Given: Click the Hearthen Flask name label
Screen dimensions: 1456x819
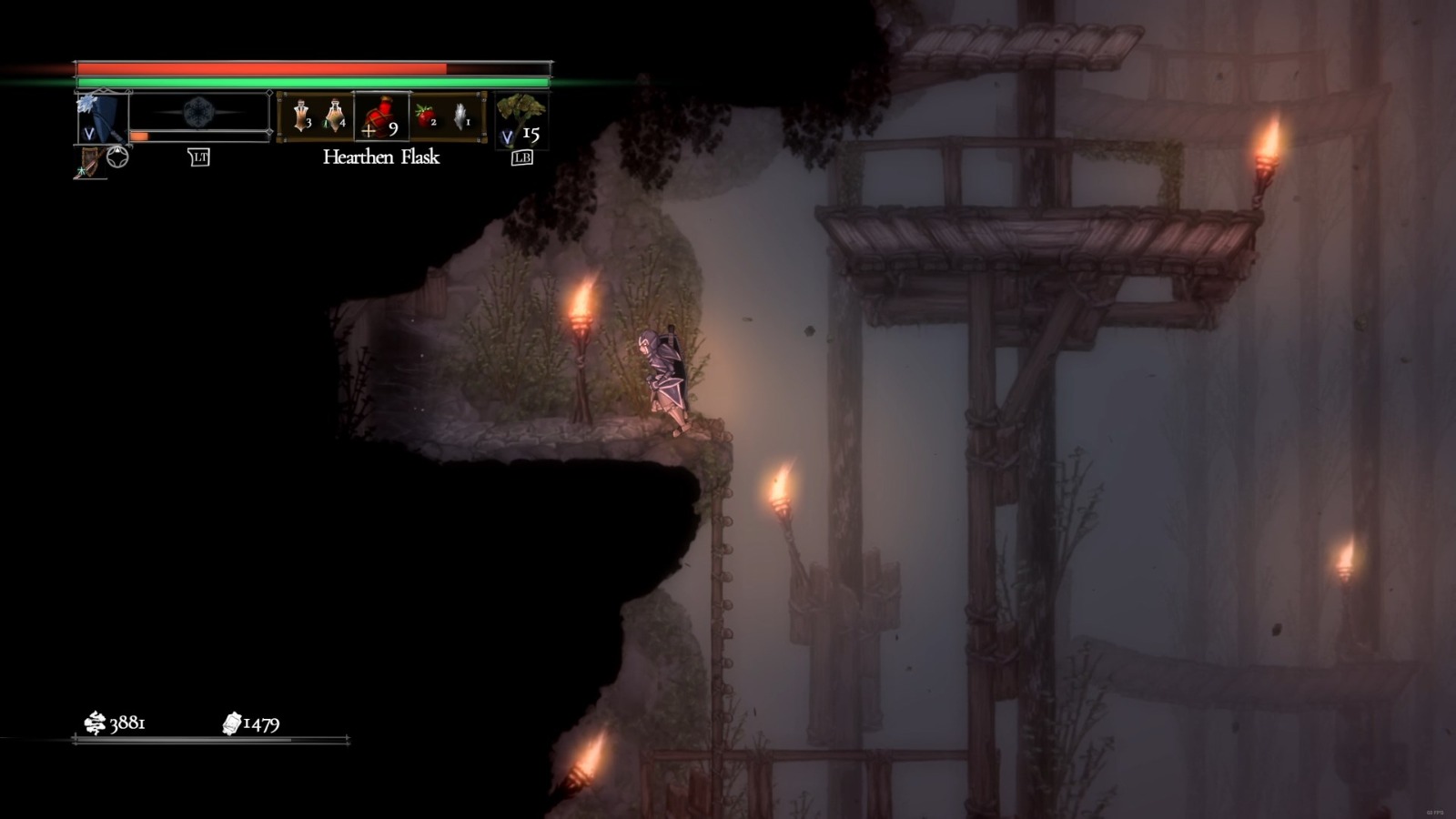Looking at the screenshot, I should pos(380,157).
